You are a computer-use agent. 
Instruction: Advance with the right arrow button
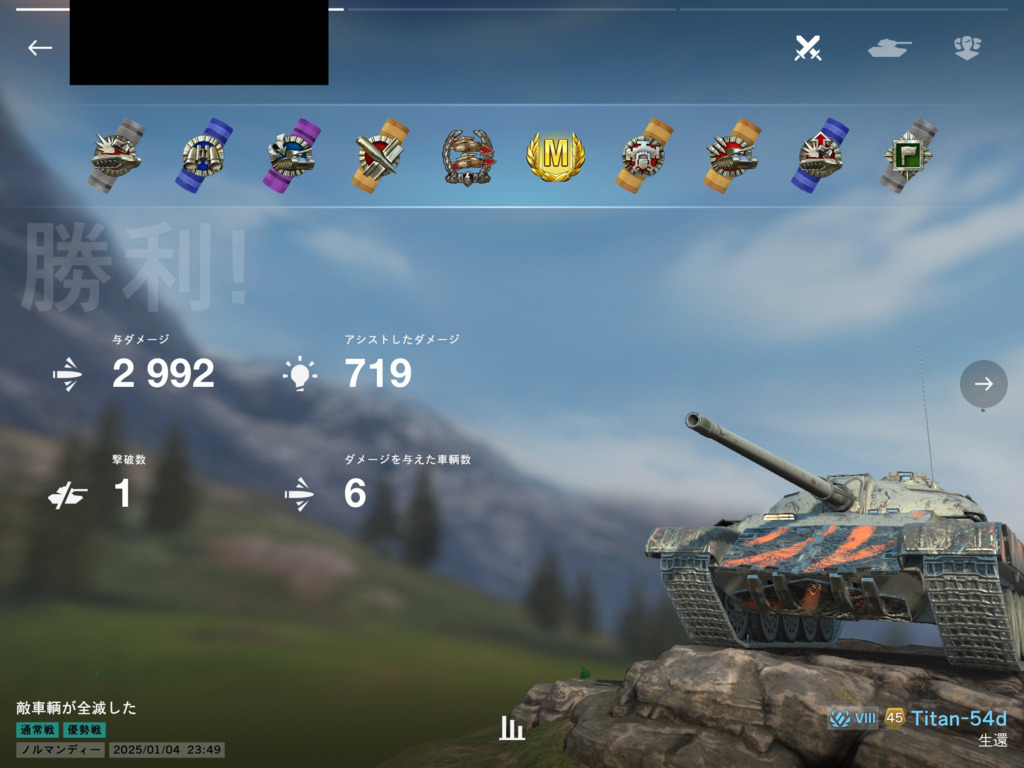[x=984, y=384]
